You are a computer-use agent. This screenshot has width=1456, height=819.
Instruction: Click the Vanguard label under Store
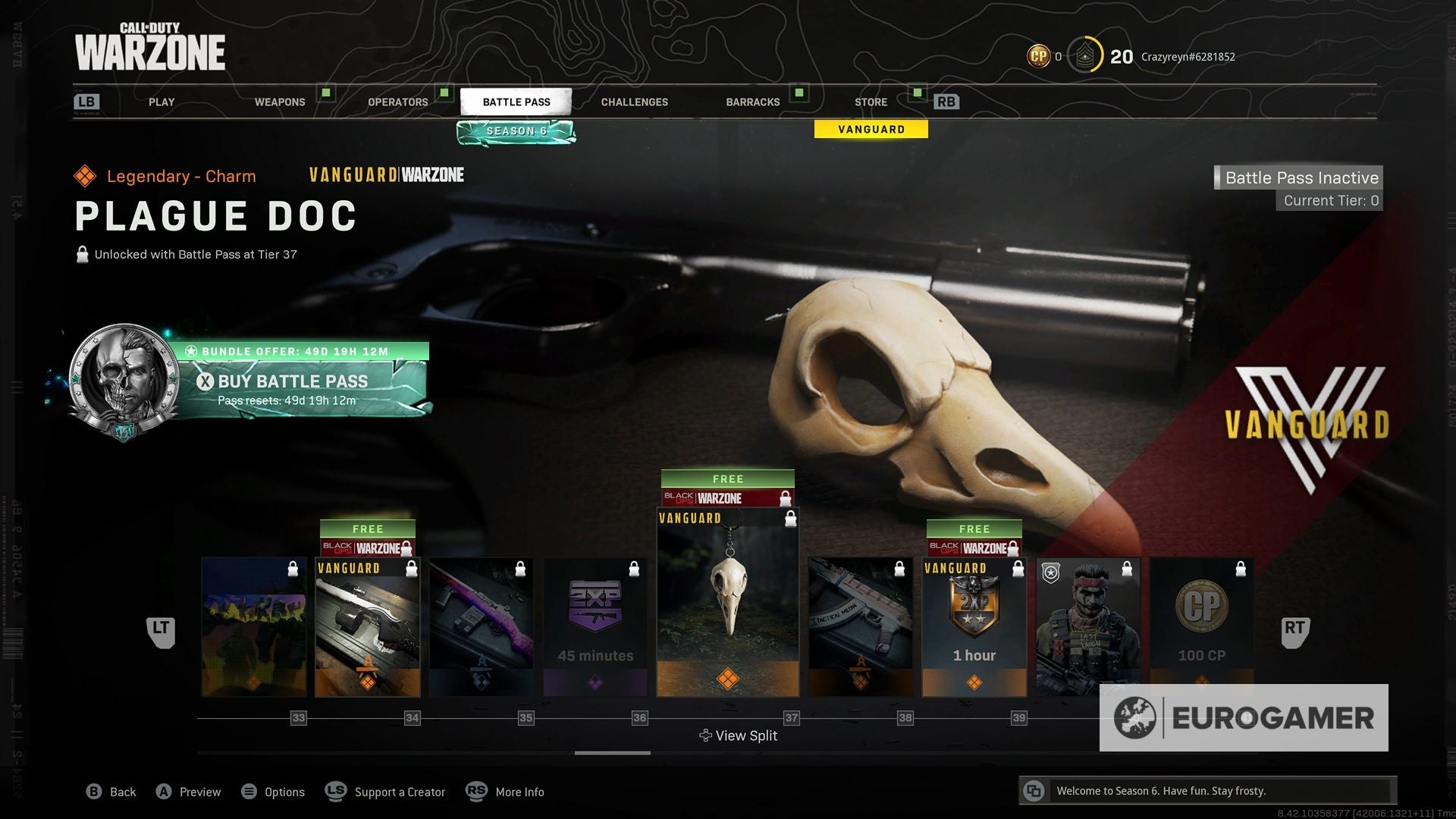pyautogui.click(x=871, y=130)
